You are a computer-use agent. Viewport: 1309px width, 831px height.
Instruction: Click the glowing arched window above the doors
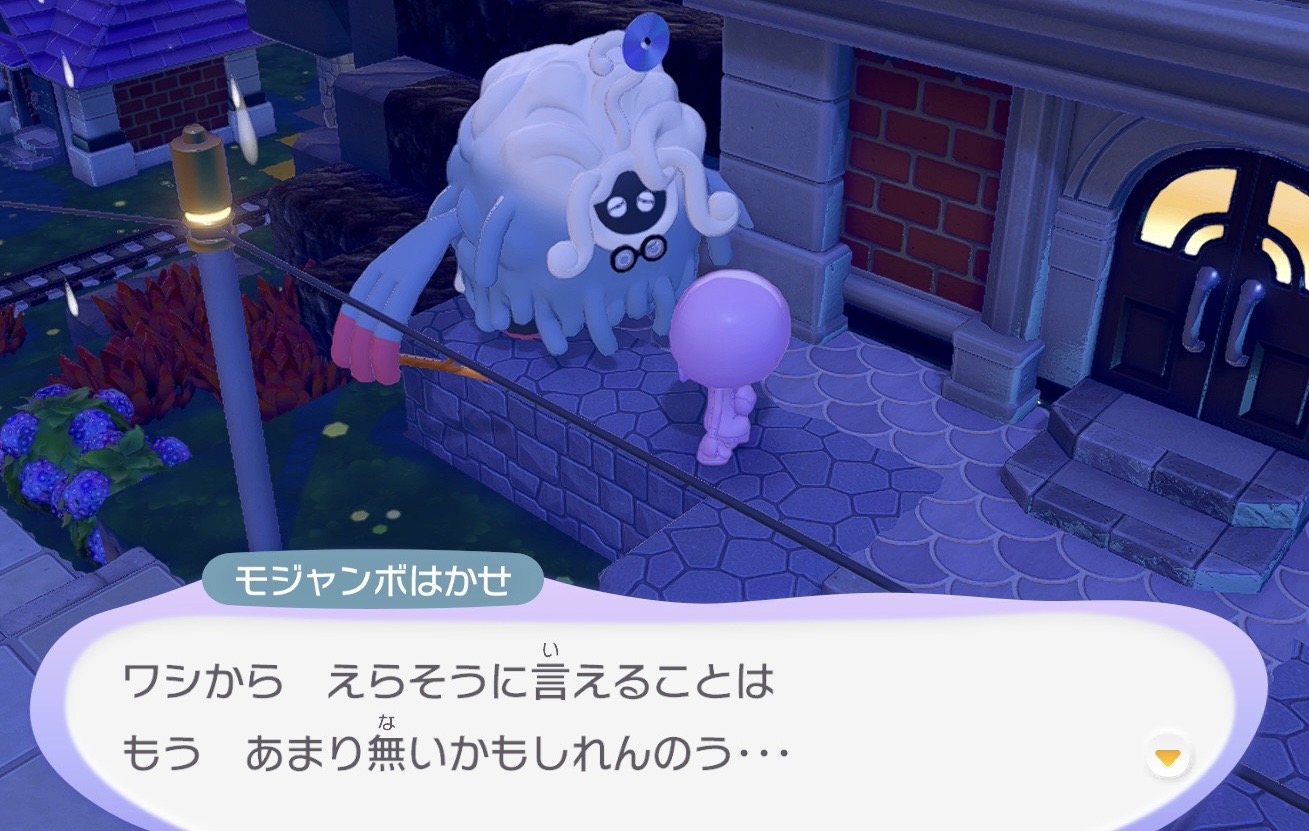1200,200
